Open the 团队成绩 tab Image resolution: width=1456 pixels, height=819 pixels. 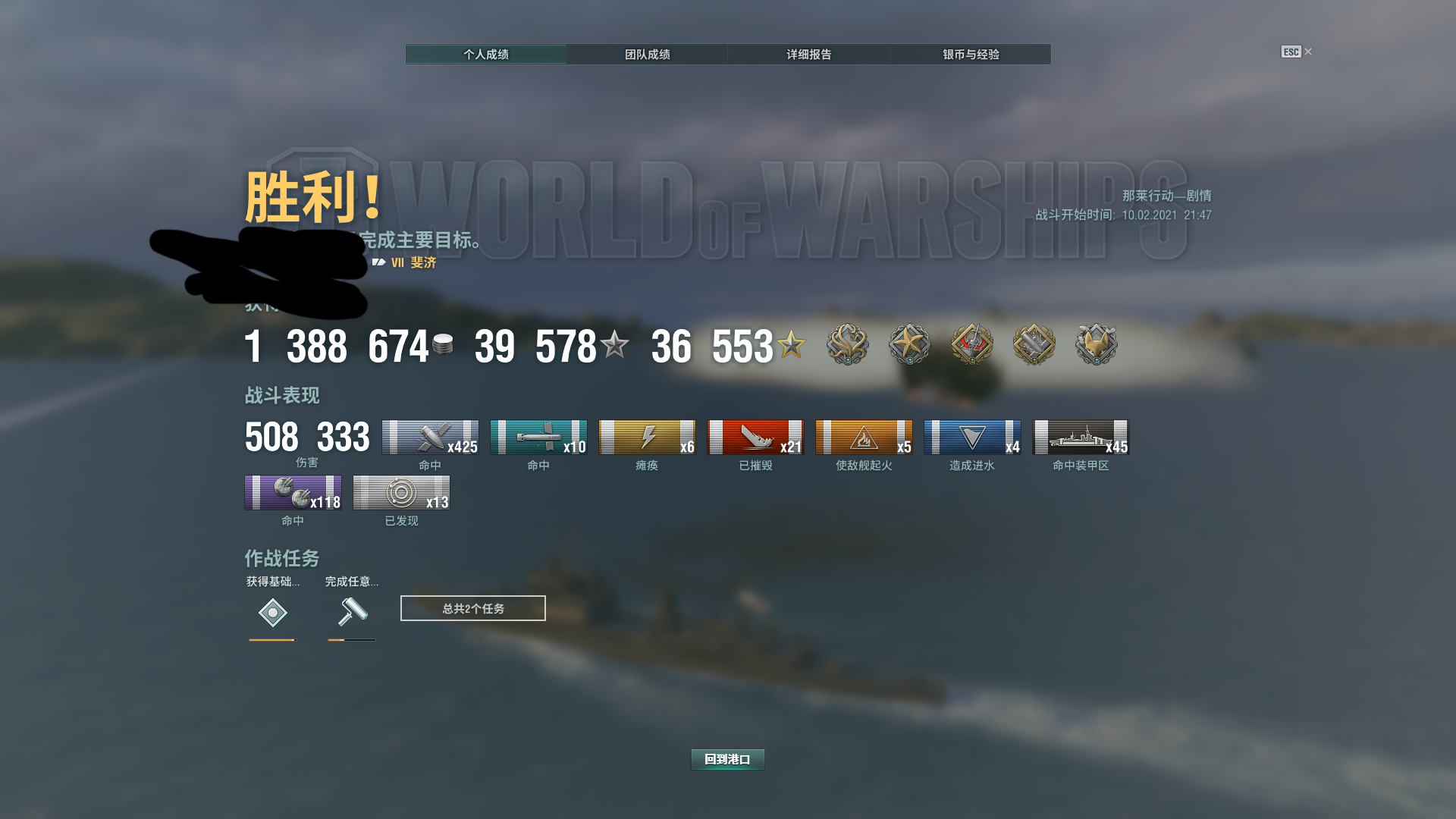[x=647, y=55]
